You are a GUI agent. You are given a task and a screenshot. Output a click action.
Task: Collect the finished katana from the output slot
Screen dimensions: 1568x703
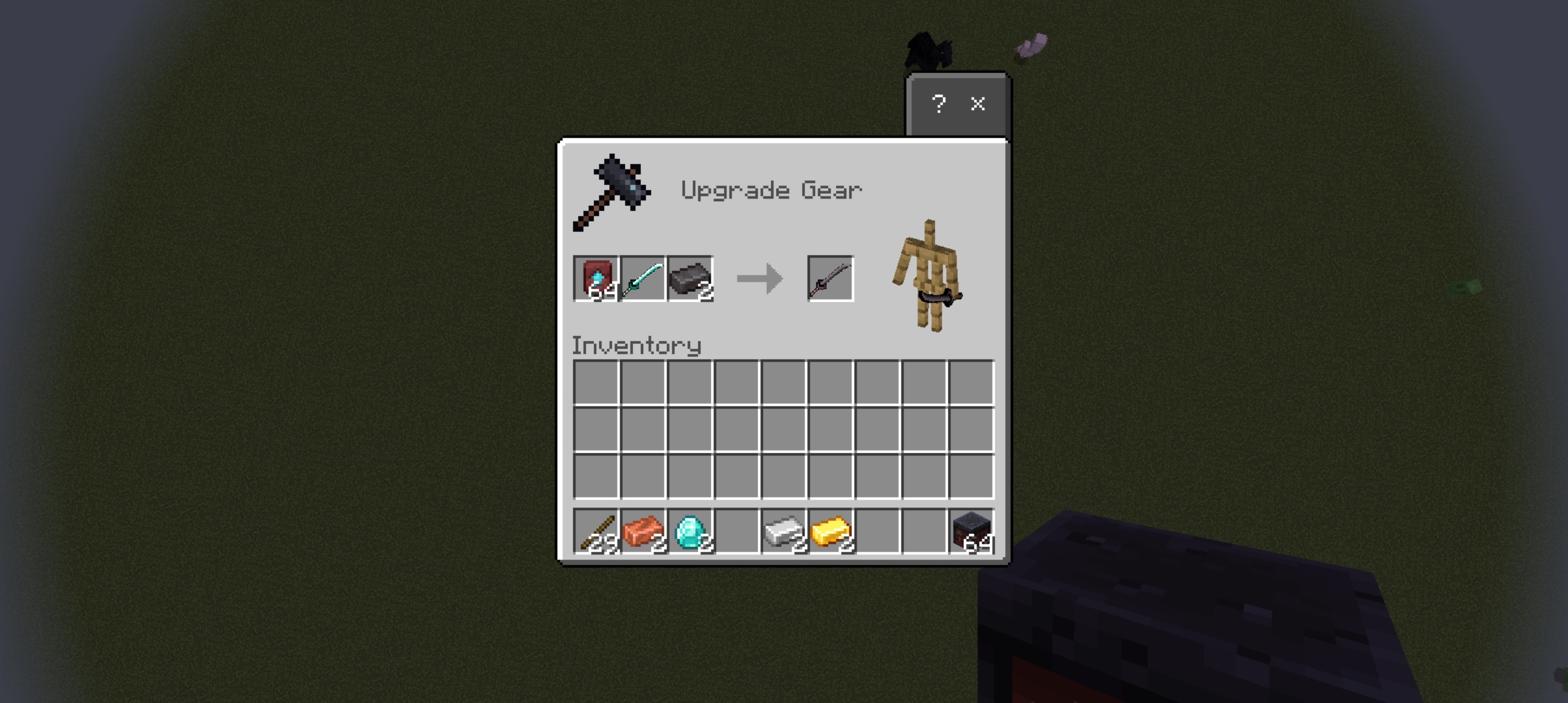(x=830, y=279)
